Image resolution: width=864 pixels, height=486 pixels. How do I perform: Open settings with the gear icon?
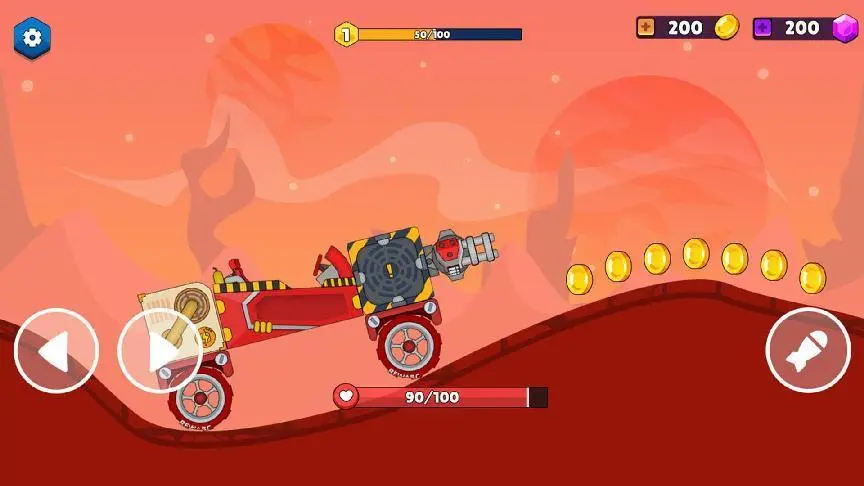[32, 38]
